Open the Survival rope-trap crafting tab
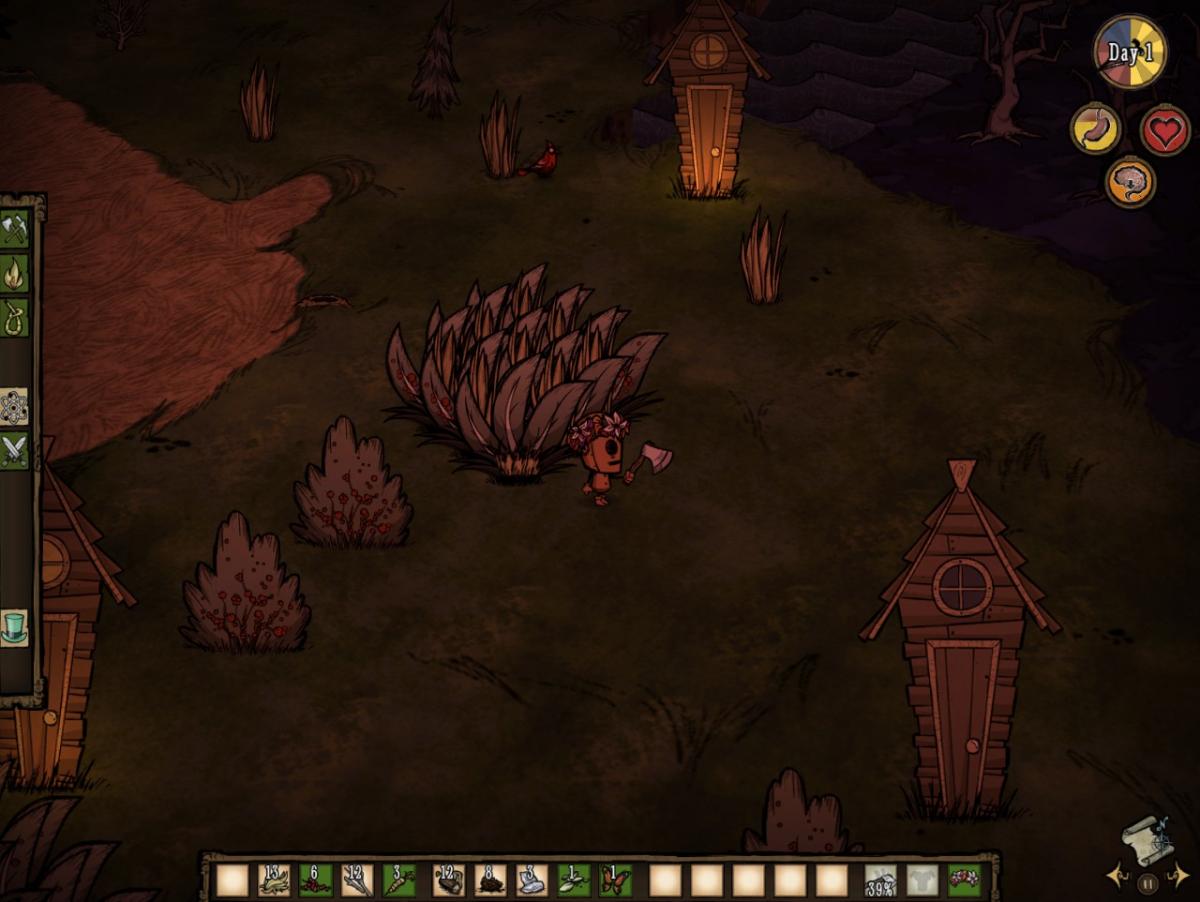 tap(14, 317)
